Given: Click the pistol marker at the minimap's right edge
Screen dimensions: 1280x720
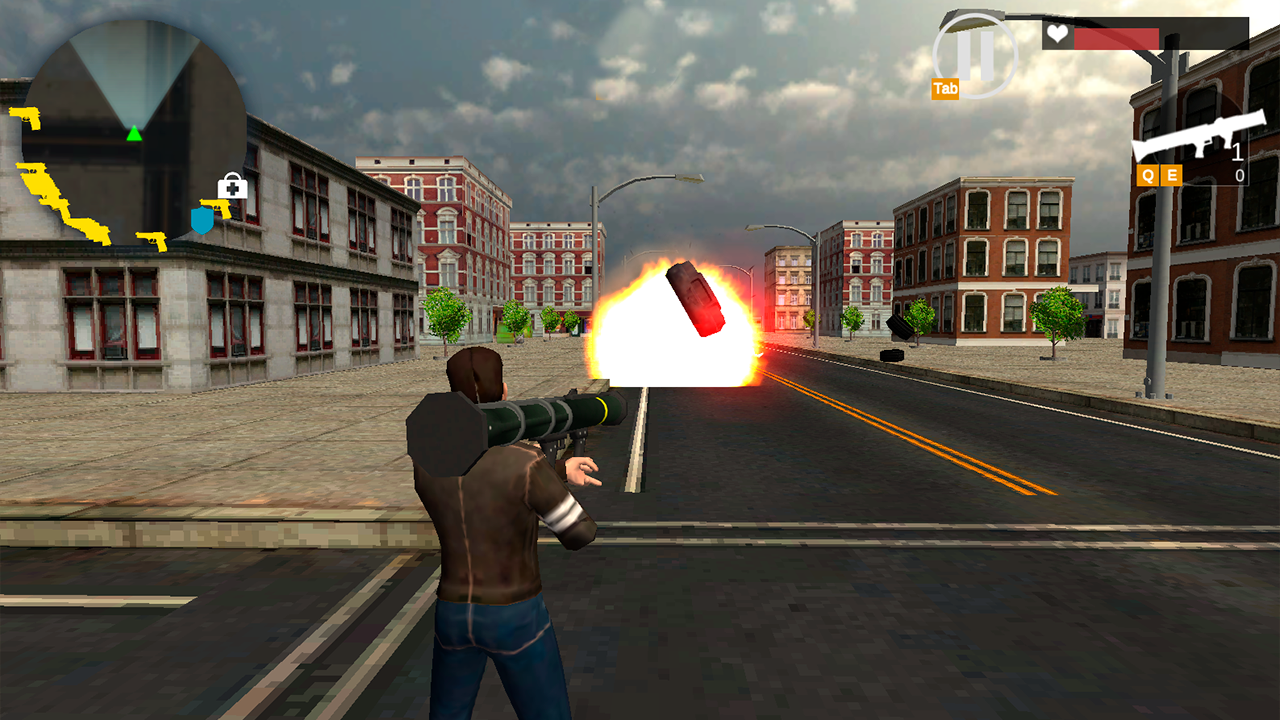Looking at the screenshot, I should [x=216, y=209].
